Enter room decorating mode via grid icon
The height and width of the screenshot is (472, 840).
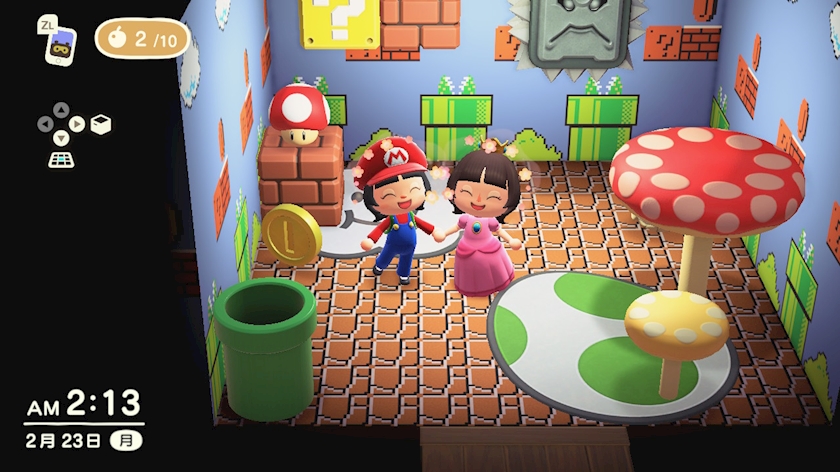tap(61, 158)
